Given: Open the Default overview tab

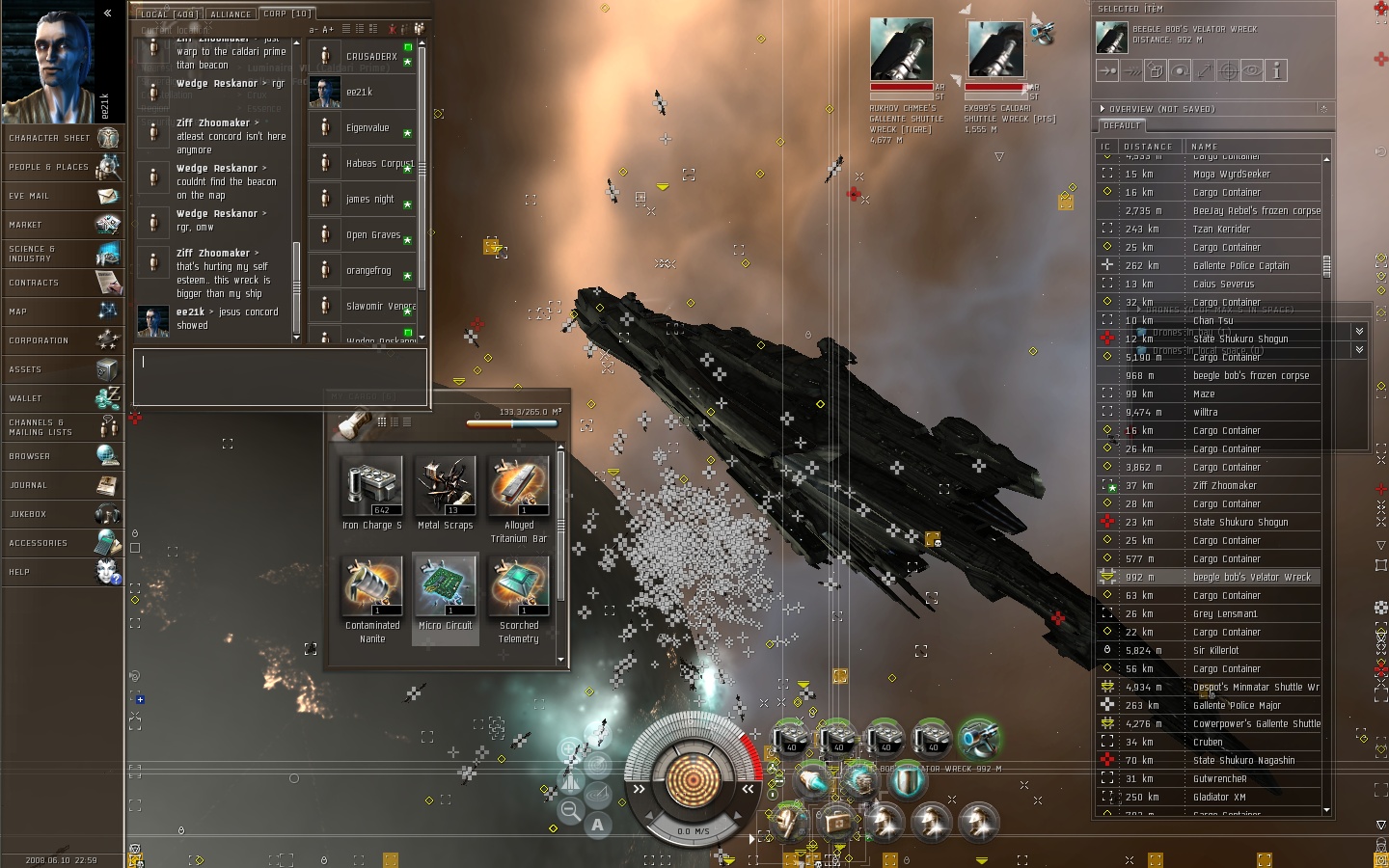Looking at the screenshot, I should (x=1122, y=125).
